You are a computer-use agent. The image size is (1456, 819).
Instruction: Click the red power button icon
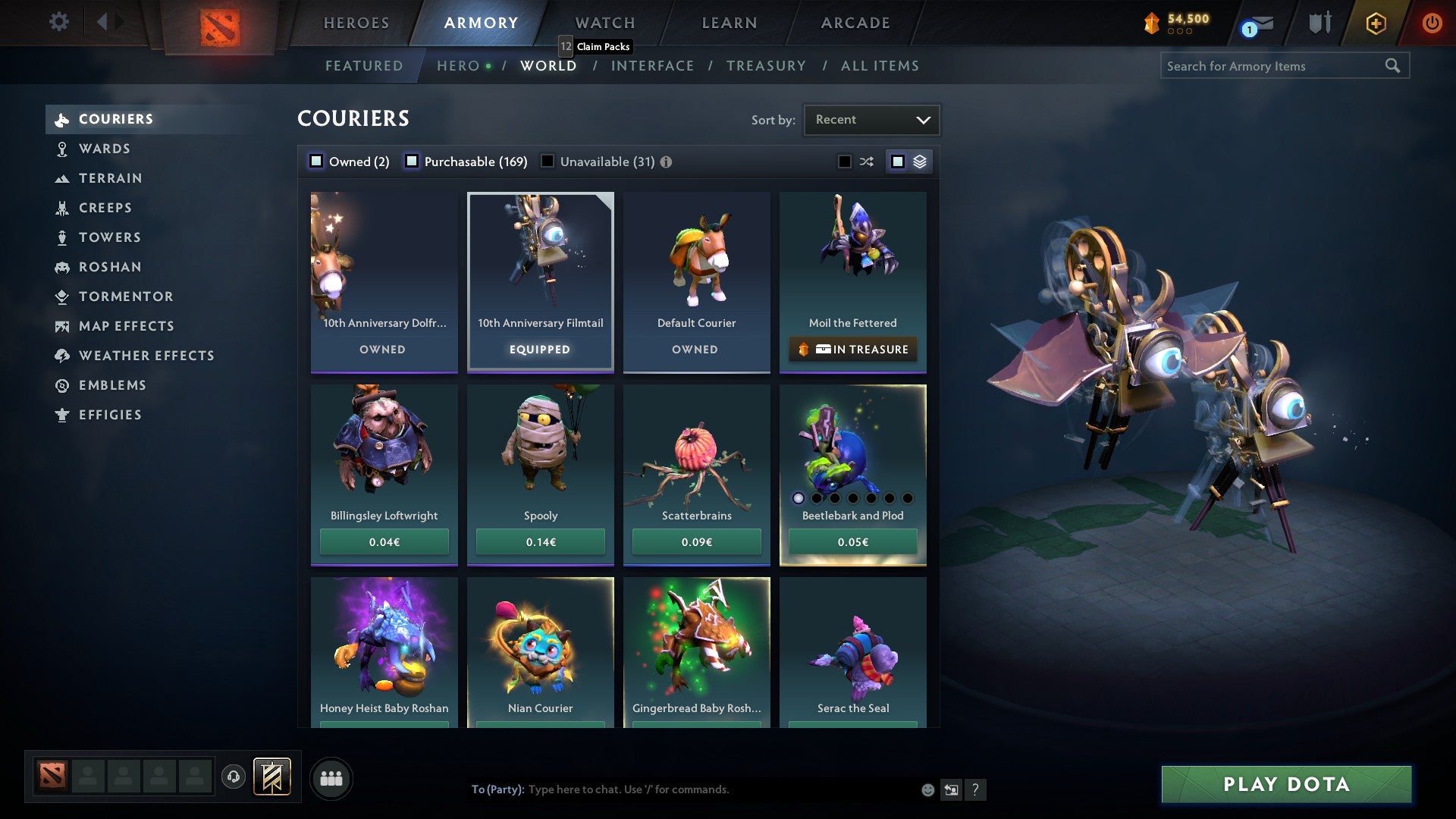[x=1432, y=23]
